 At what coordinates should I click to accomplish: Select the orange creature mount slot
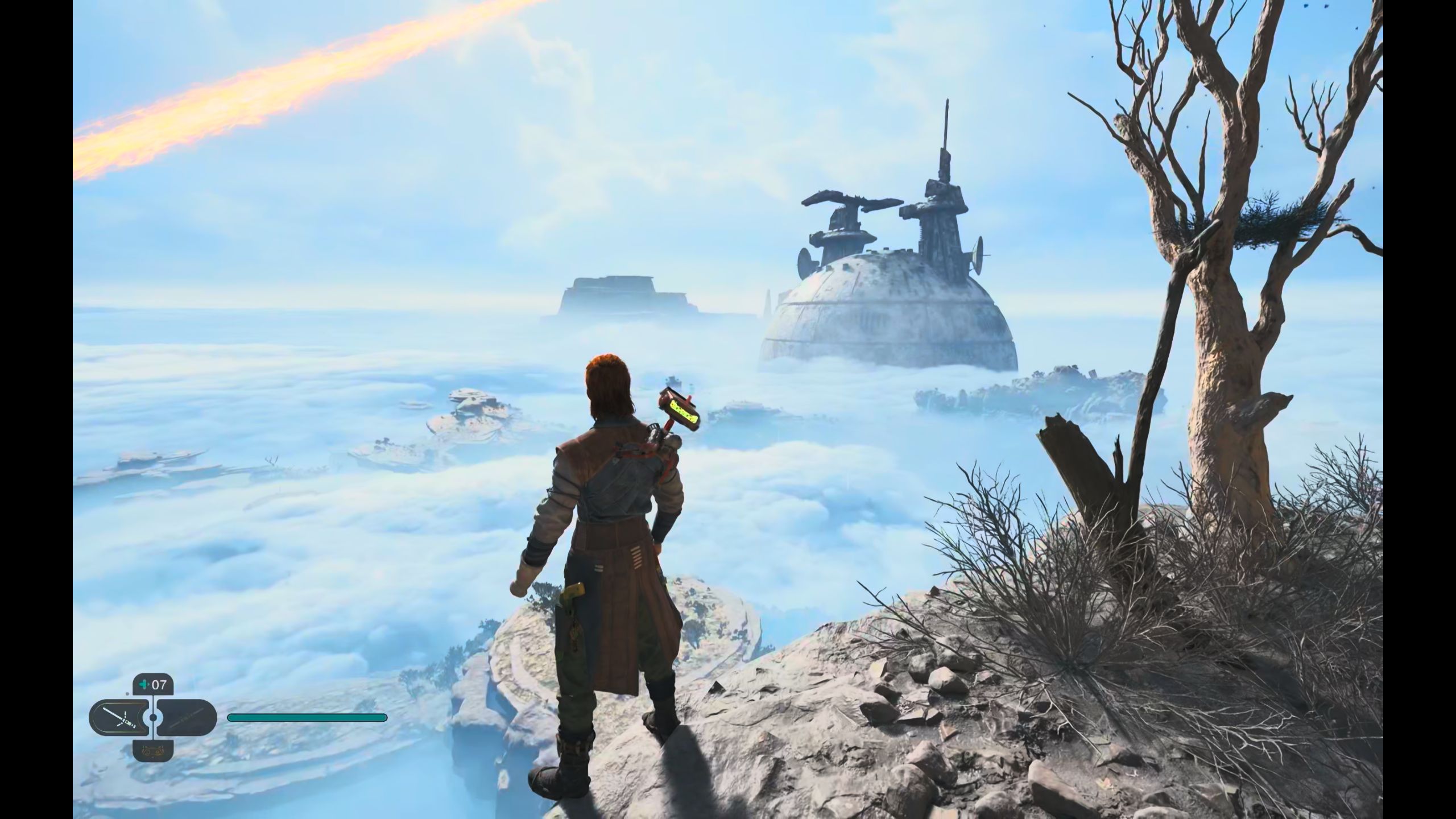(152, 750)
